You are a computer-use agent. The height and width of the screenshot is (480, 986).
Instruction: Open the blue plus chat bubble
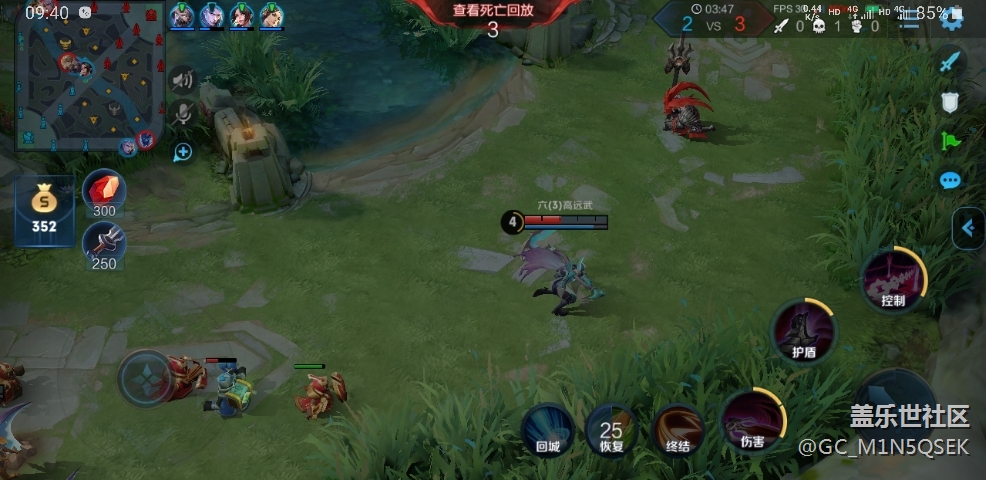tap(182, 152)
